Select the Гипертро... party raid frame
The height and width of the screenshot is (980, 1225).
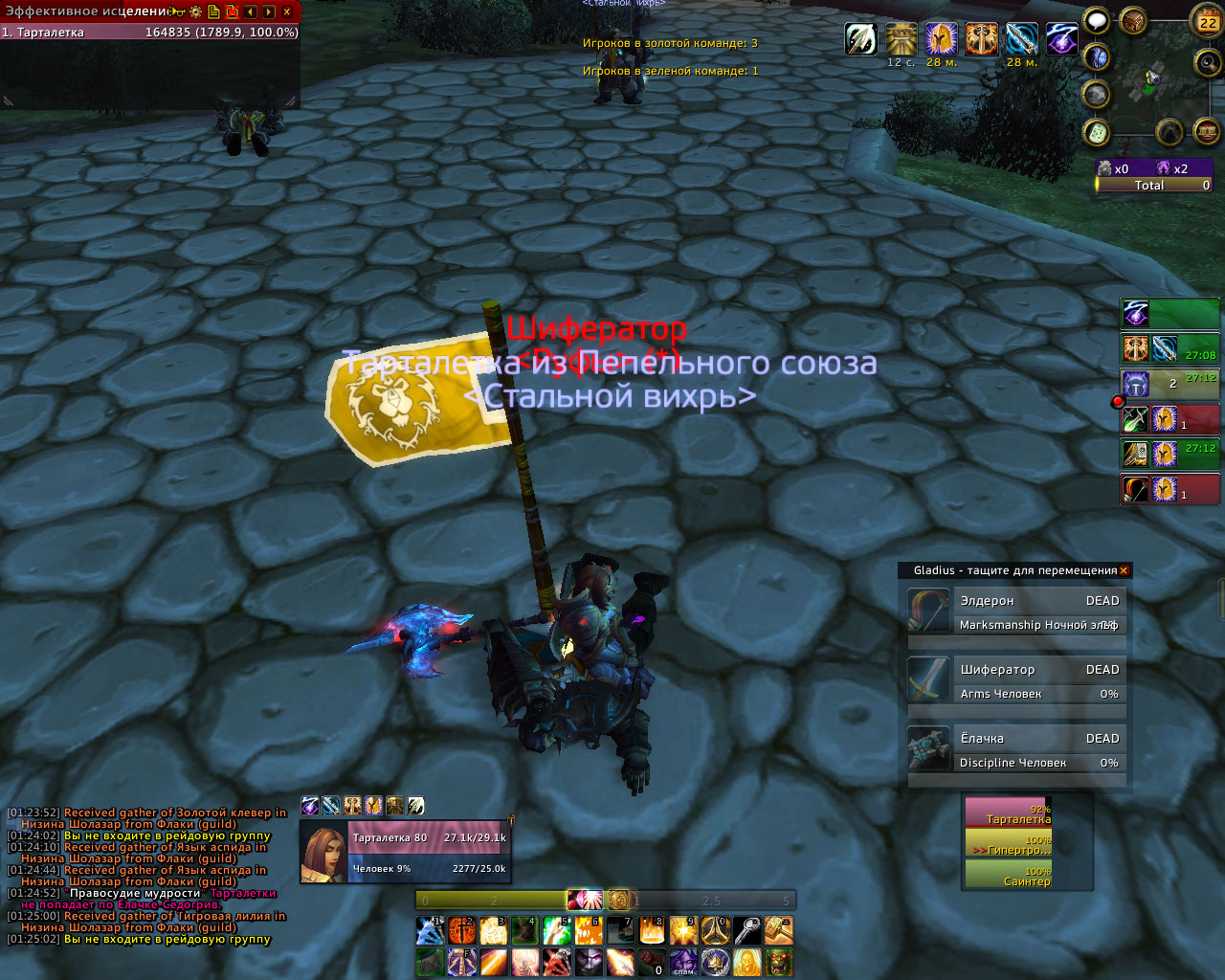(x=1008, y=843)
